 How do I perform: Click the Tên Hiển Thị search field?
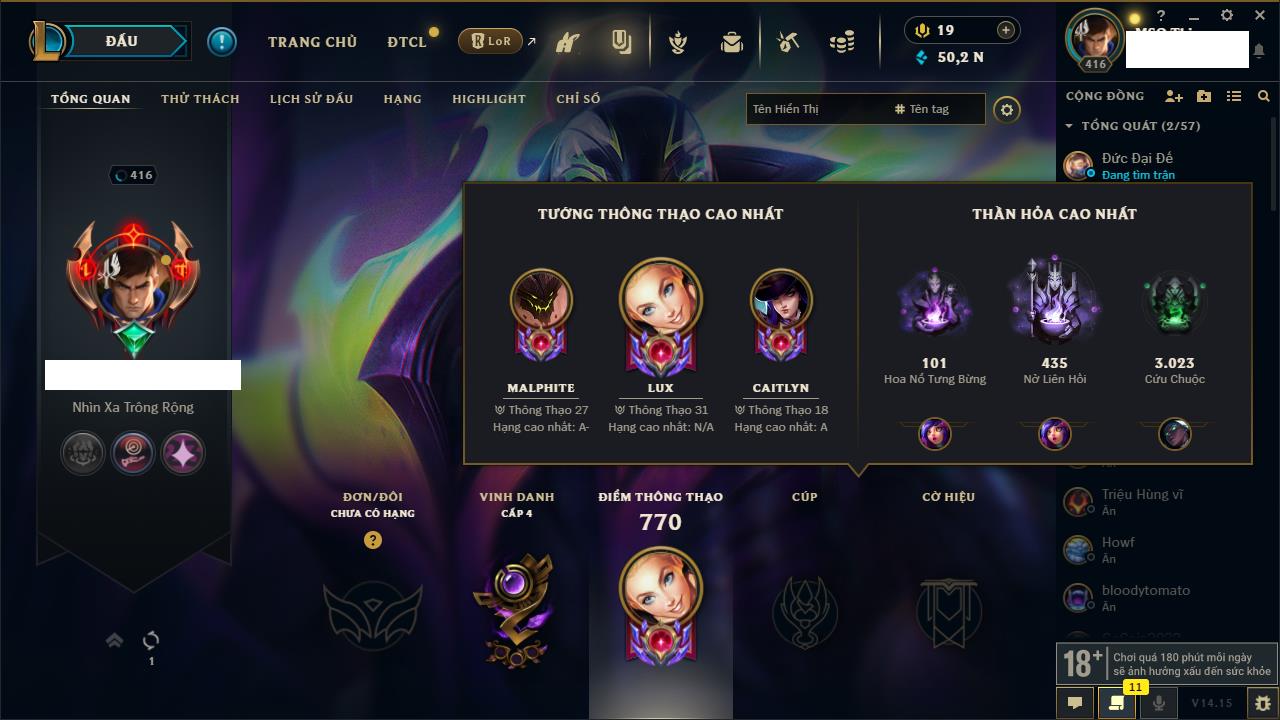(x=815, y=109)
